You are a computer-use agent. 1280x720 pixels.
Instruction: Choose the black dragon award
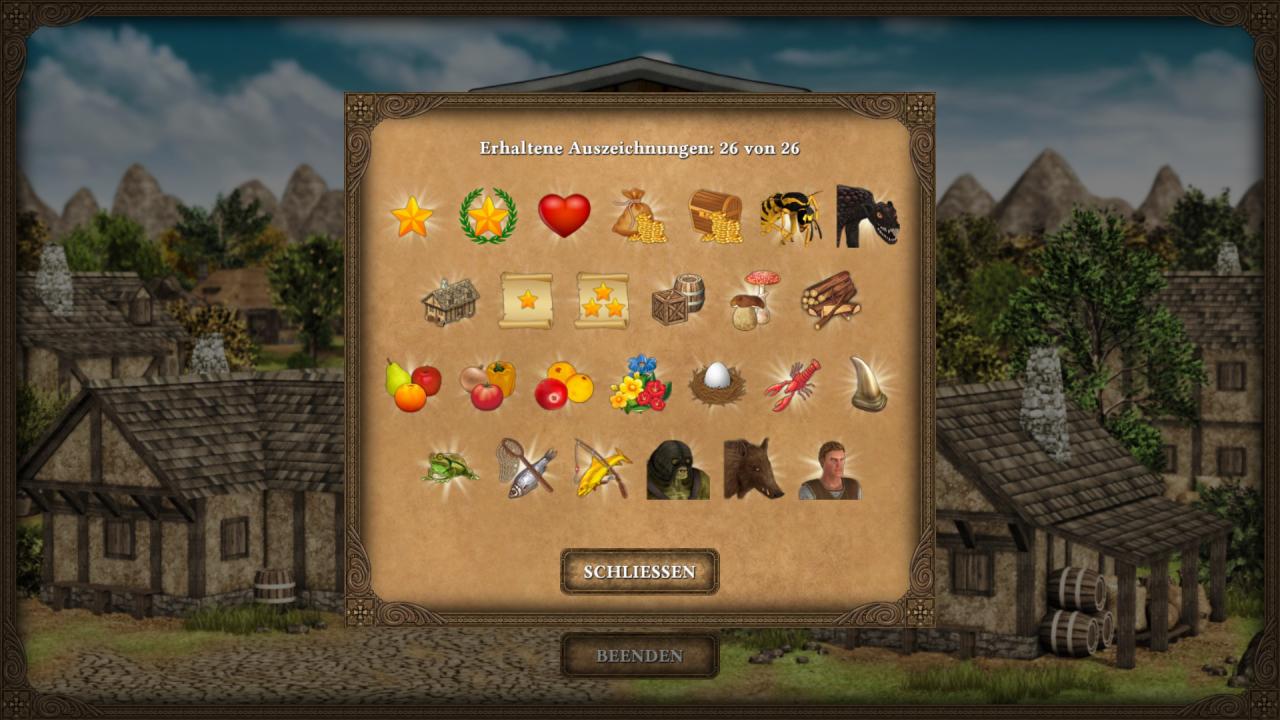[x=866, y=216]
